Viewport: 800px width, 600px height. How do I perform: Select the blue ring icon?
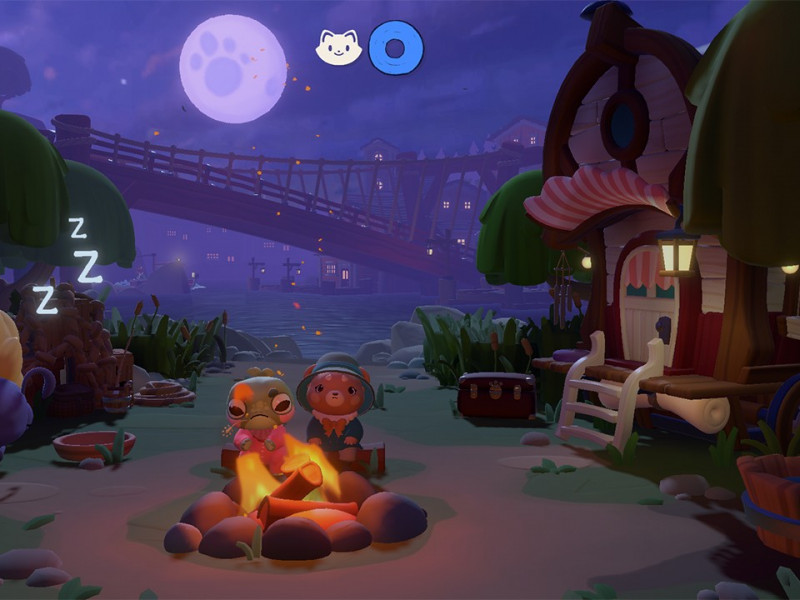pyautogui.click(x=396, y=48)
